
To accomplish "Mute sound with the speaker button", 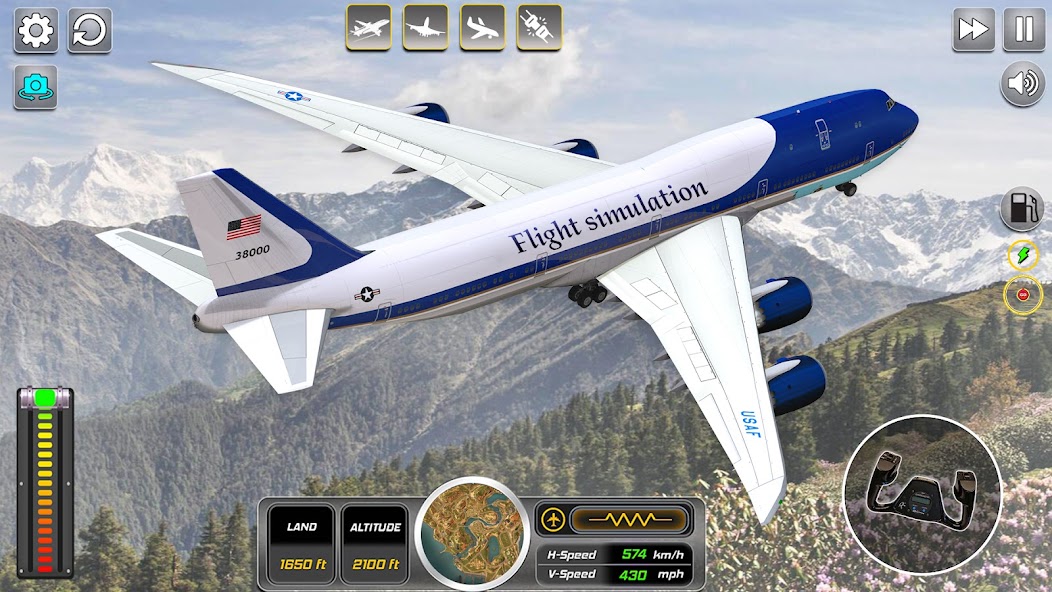I will point(1022,84).
